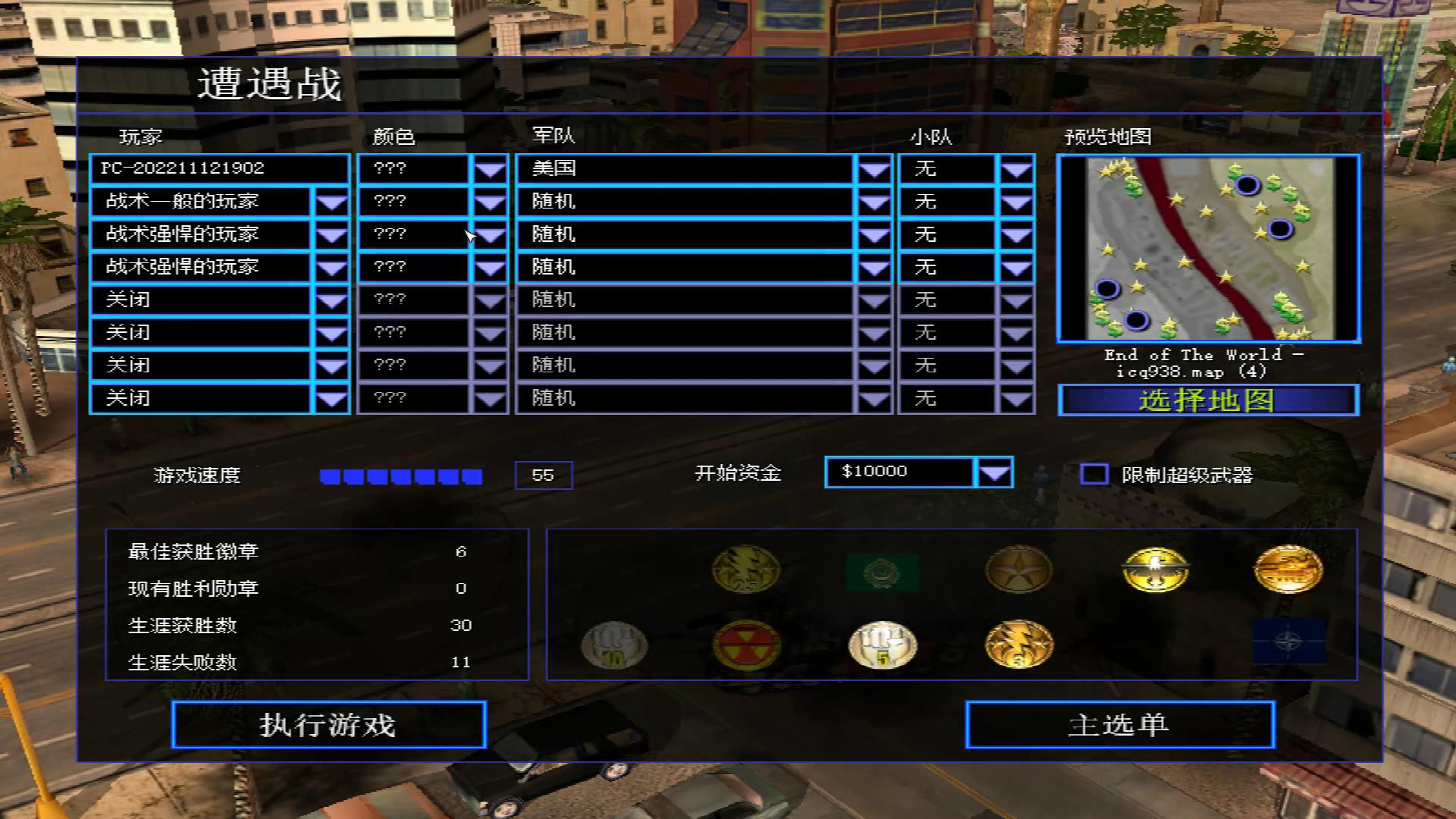Open the color dropdown for PC-202211121902
The image size is (1456, 819).
pyautogui.click(x=490, y=168)
